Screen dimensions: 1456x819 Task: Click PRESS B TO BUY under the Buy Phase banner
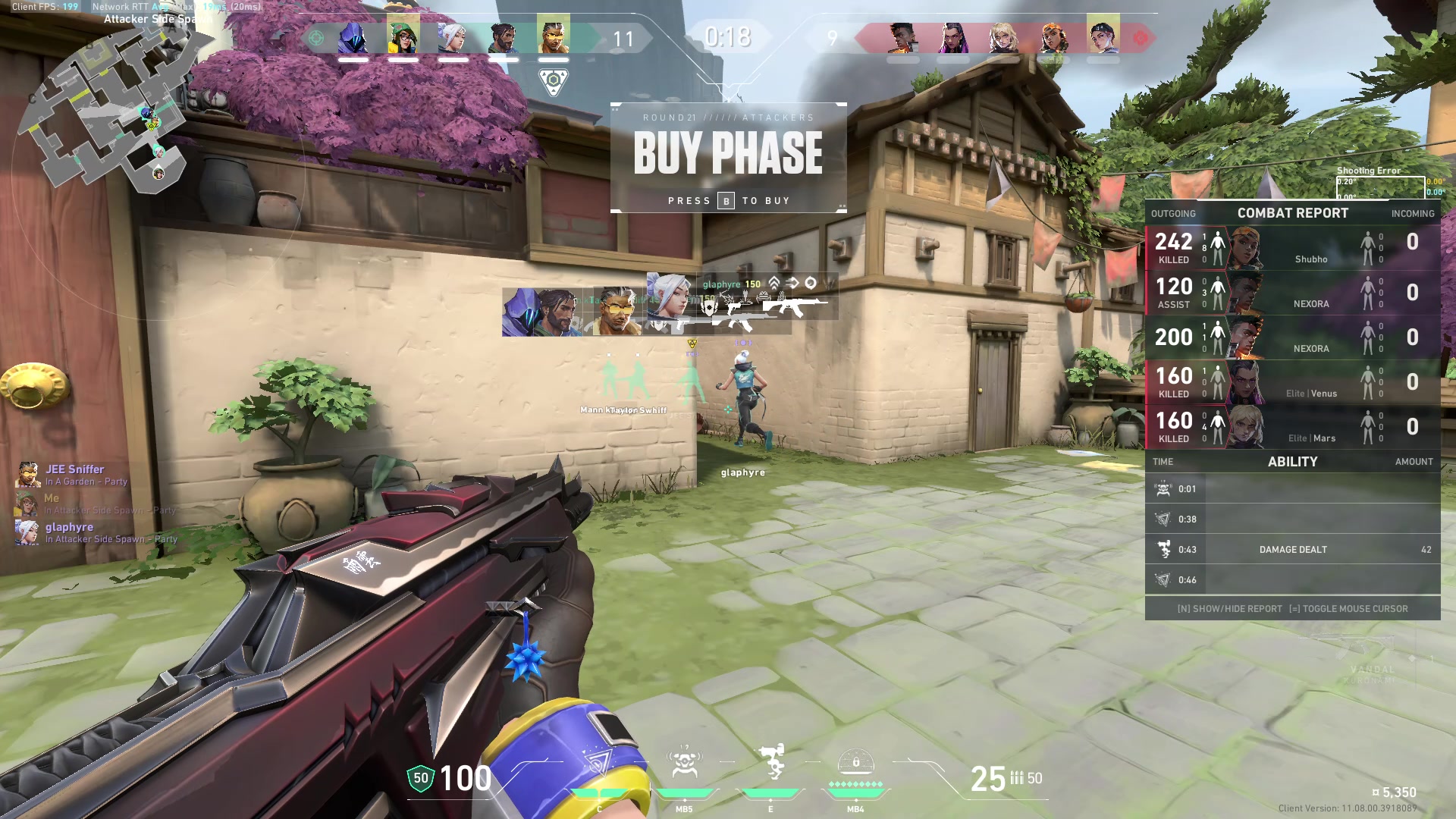[729, 200]
